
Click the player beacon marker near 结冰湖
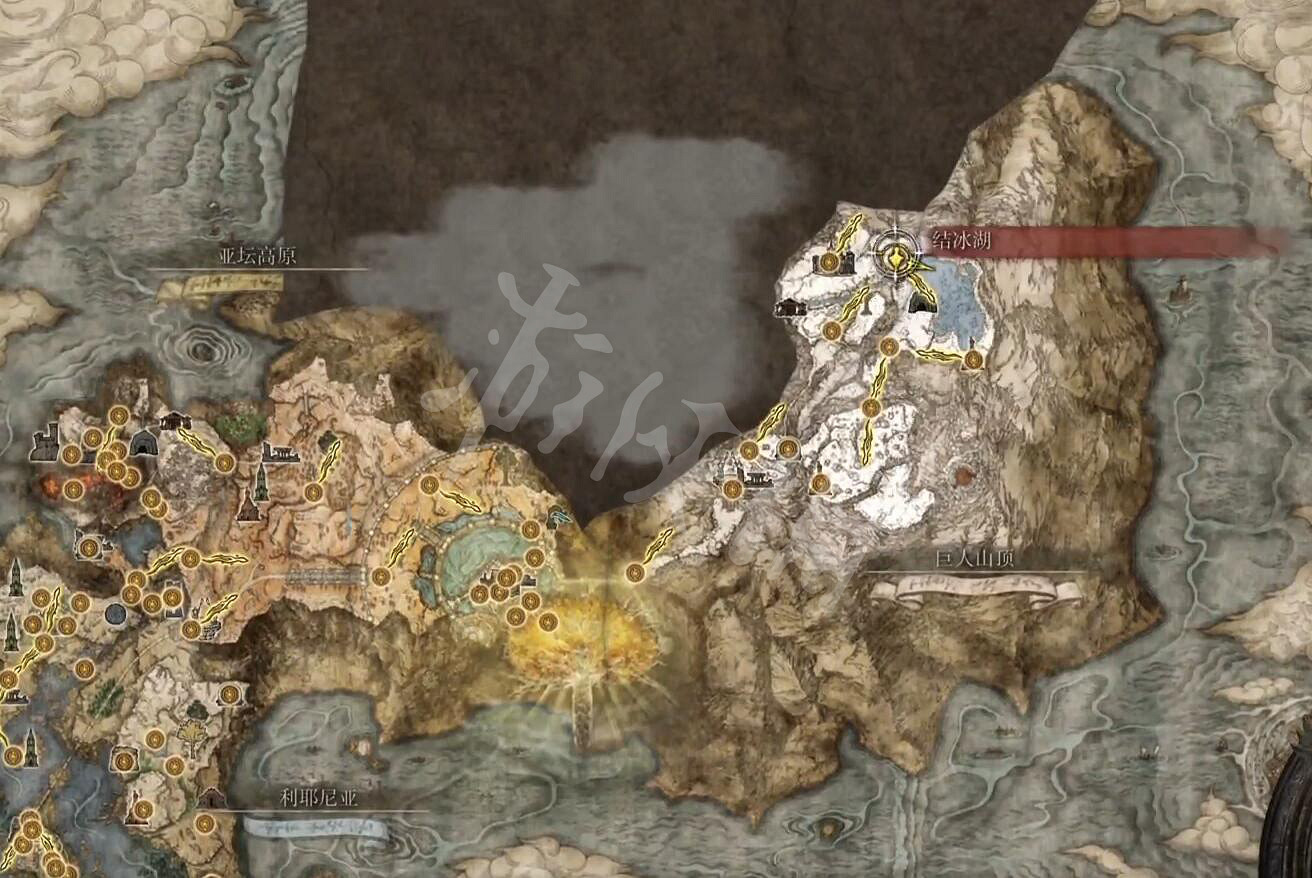click(x=897, y=260)
